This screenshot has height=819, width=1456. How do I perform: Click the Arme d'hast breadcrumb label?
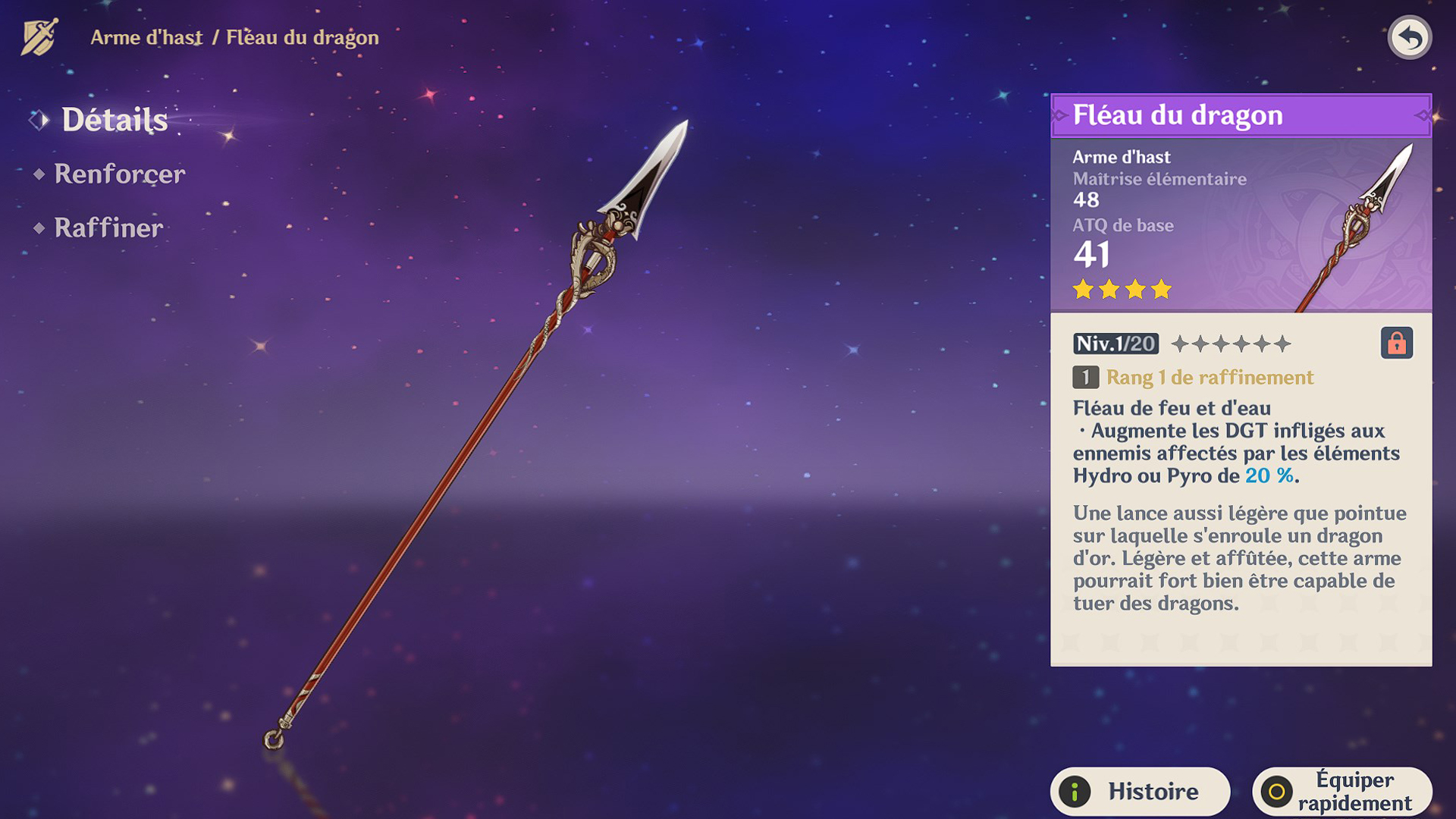tap(146, 37)
